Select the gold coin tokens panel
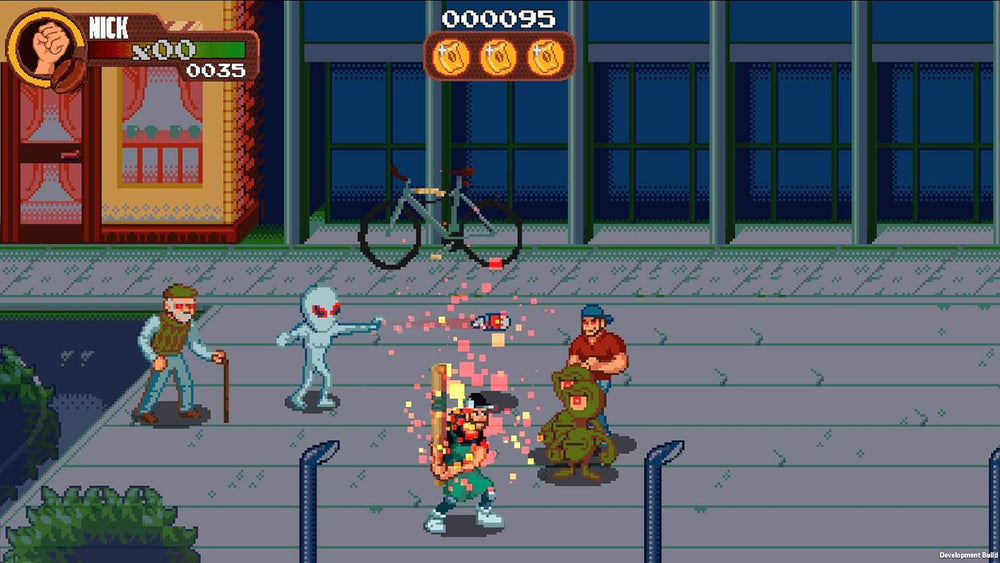 (499, 56)
